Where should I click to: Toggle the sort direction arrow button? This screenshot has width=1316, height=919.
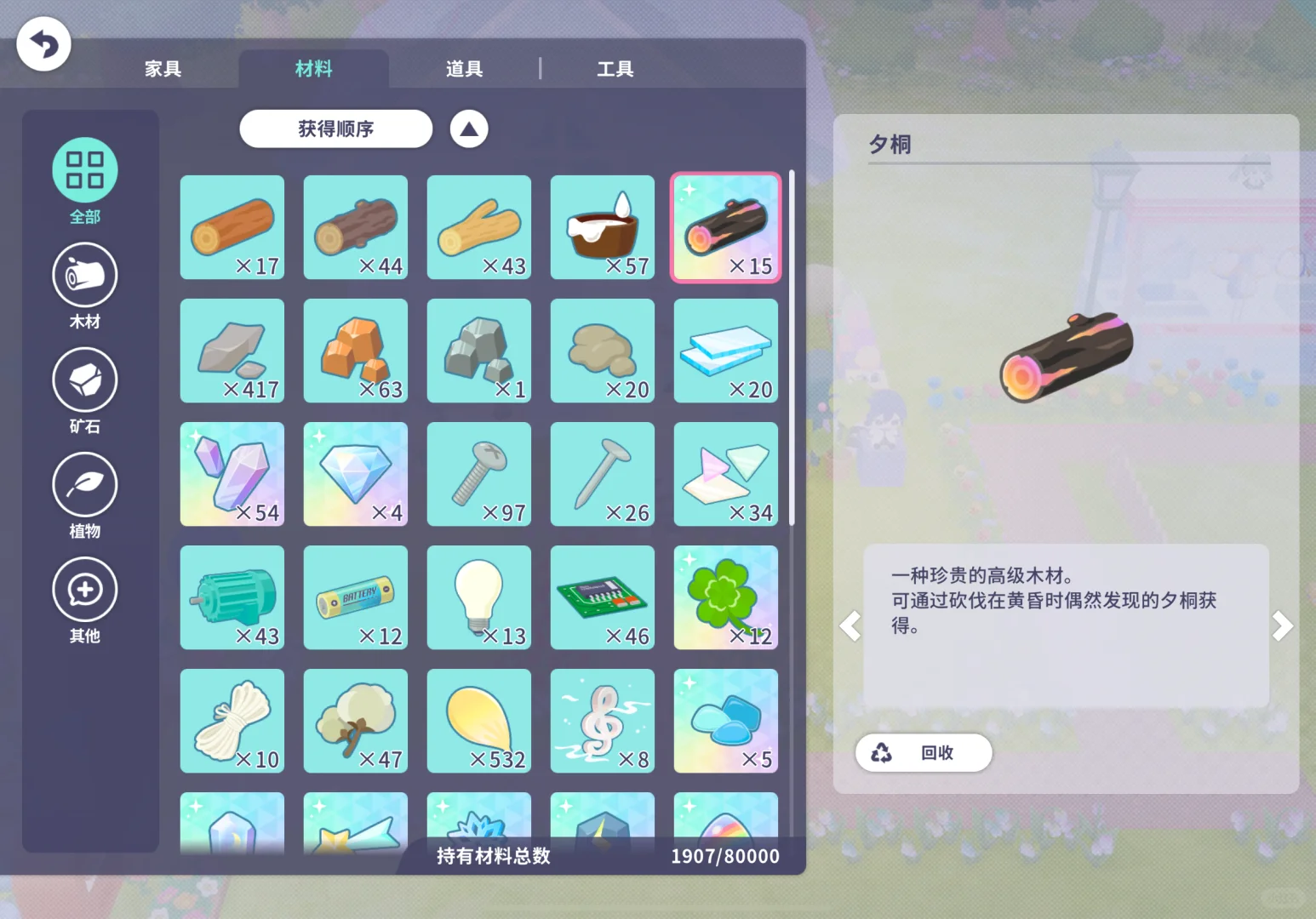pos(469,129)
